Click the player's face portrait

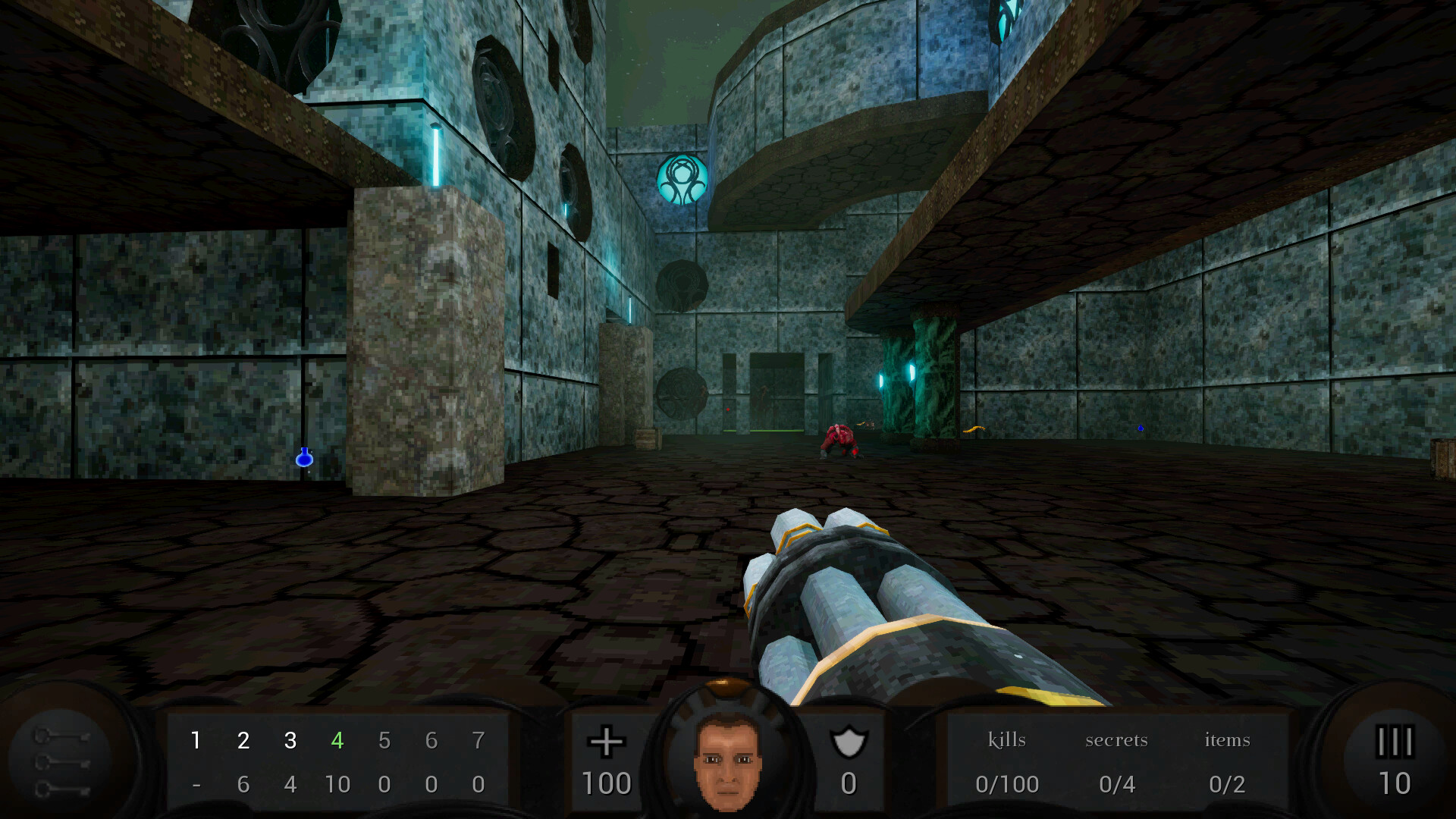[726, 761]
